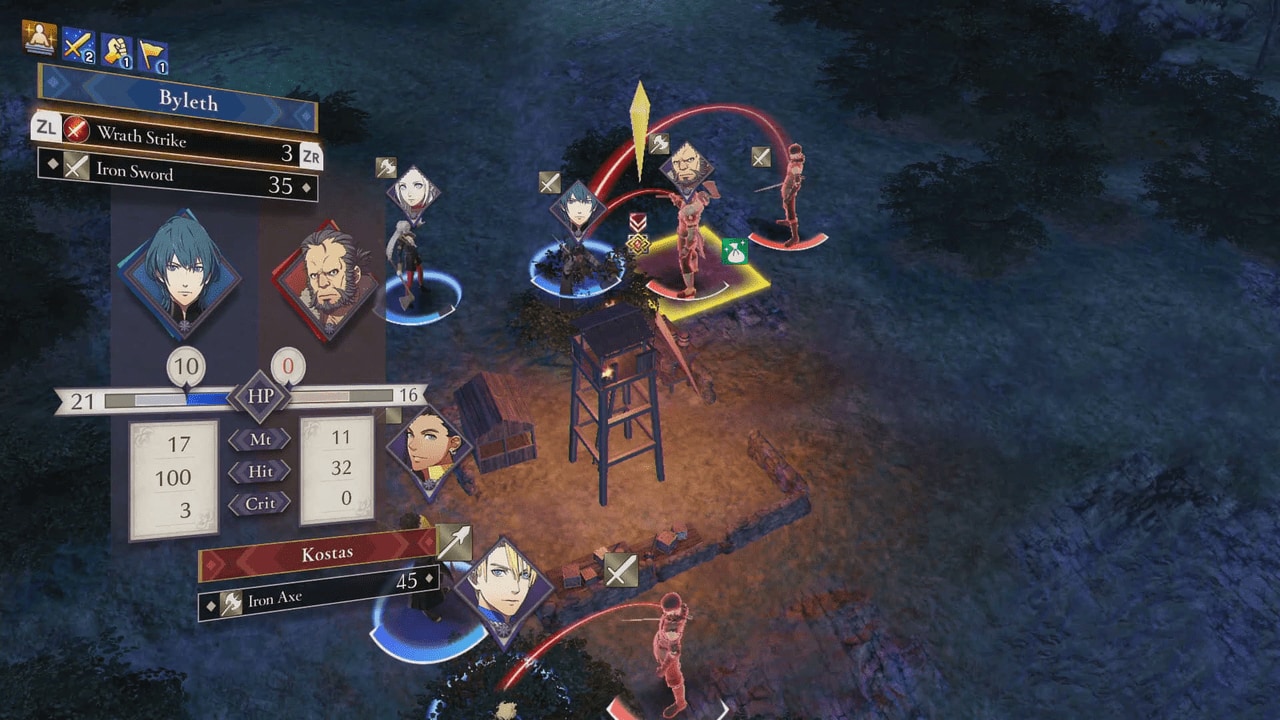Click Kostas's large forecast portrait

click(325, 282)
